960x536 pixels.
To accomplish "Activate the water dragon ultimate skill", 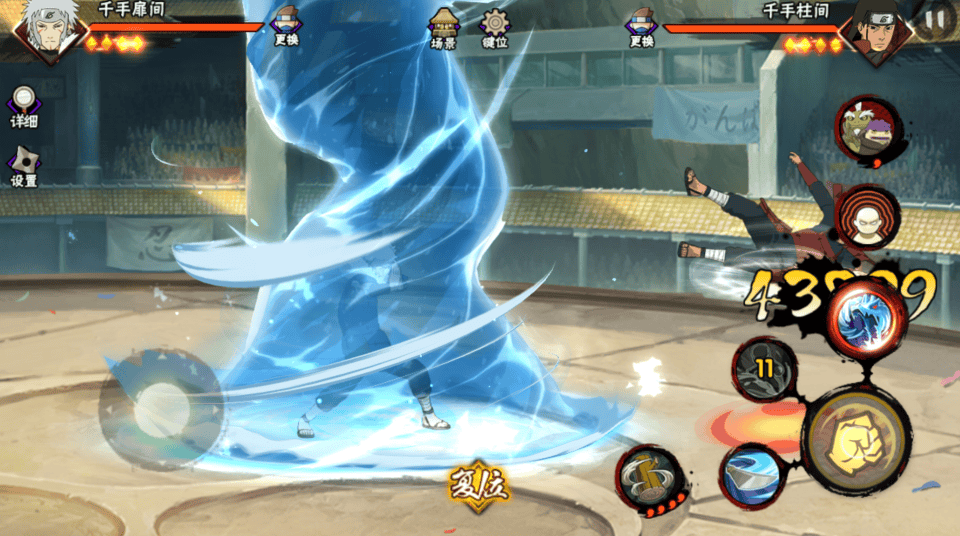I will (865, 314).
